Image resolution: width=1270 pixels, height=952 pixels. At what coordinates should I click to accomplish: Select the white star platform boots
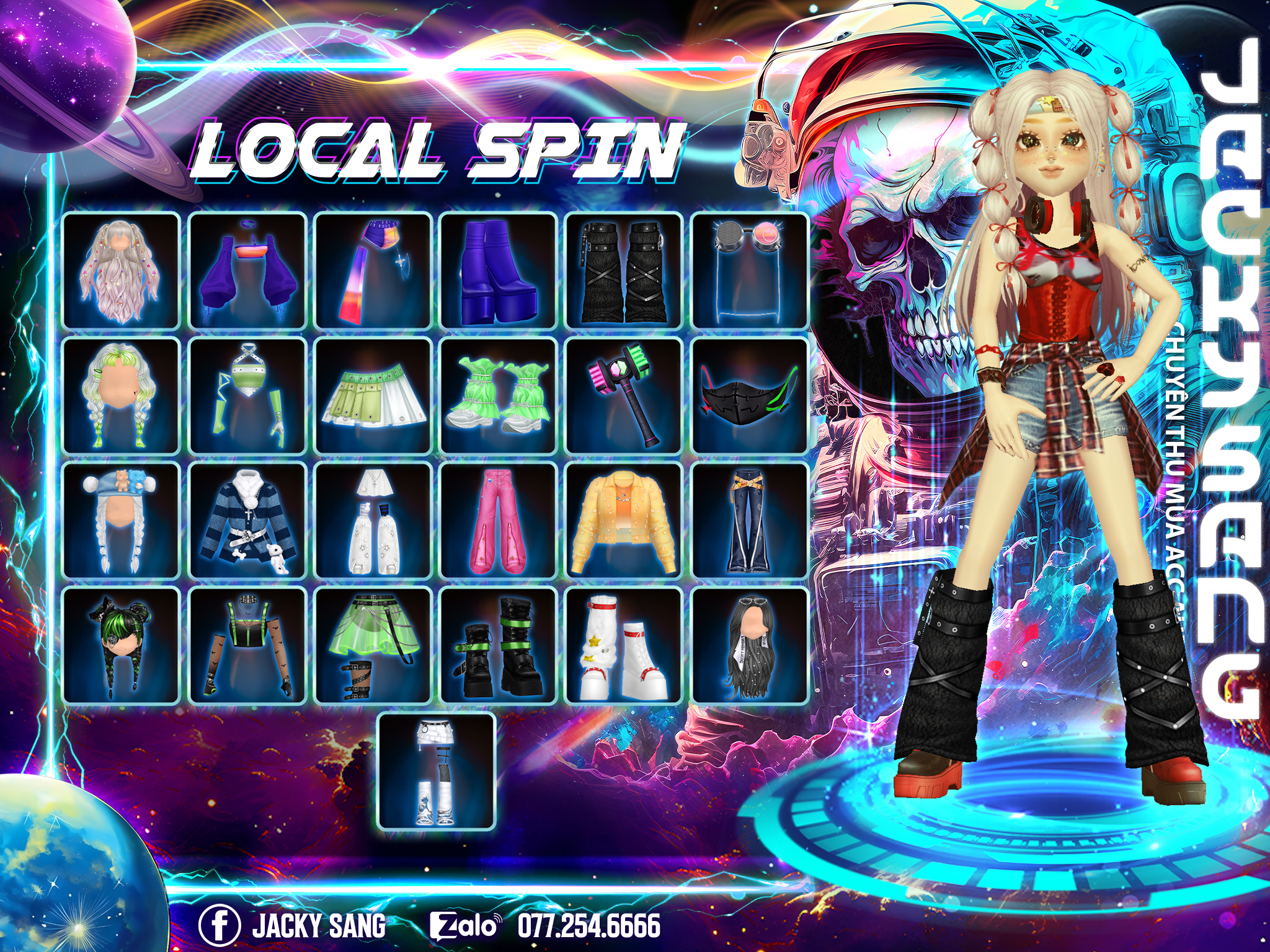(x=624, y=646)
